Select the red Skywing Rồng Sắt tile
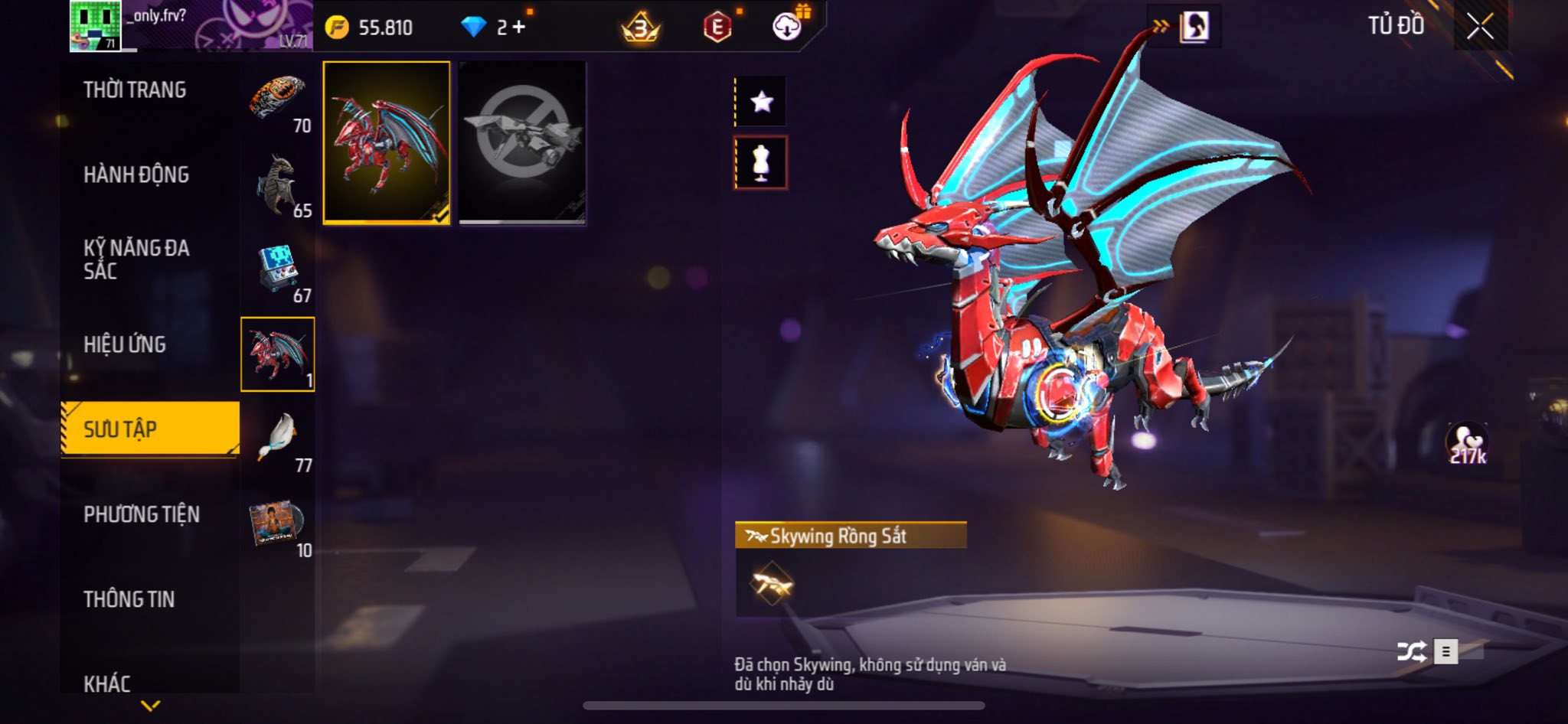1568x724 pixels. [x=387, y=143]
